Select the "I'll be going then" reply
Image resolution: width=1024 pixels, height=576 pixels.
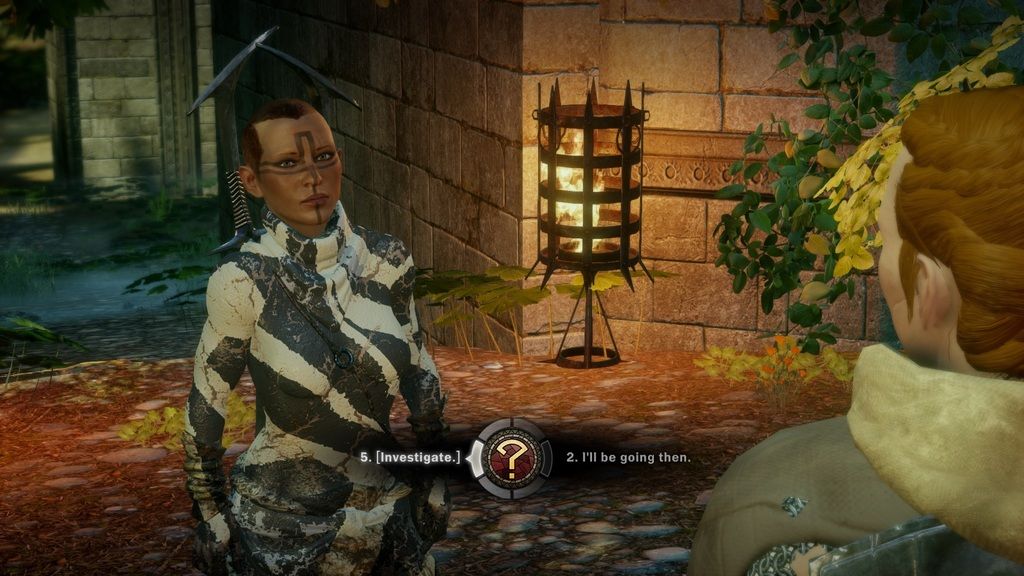(628, 458)
